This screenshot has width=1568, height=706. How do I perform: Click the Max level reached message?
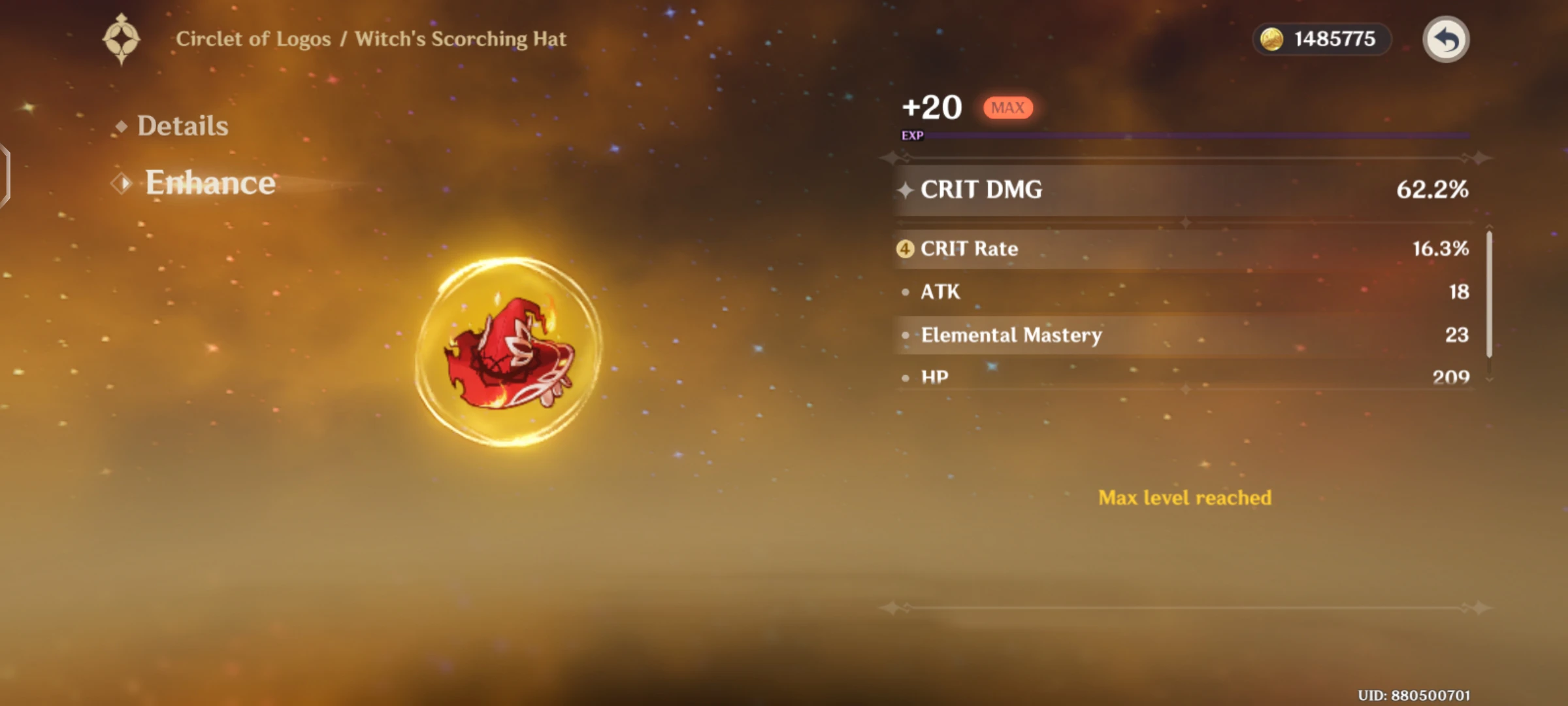click(x=1184, y=497)
